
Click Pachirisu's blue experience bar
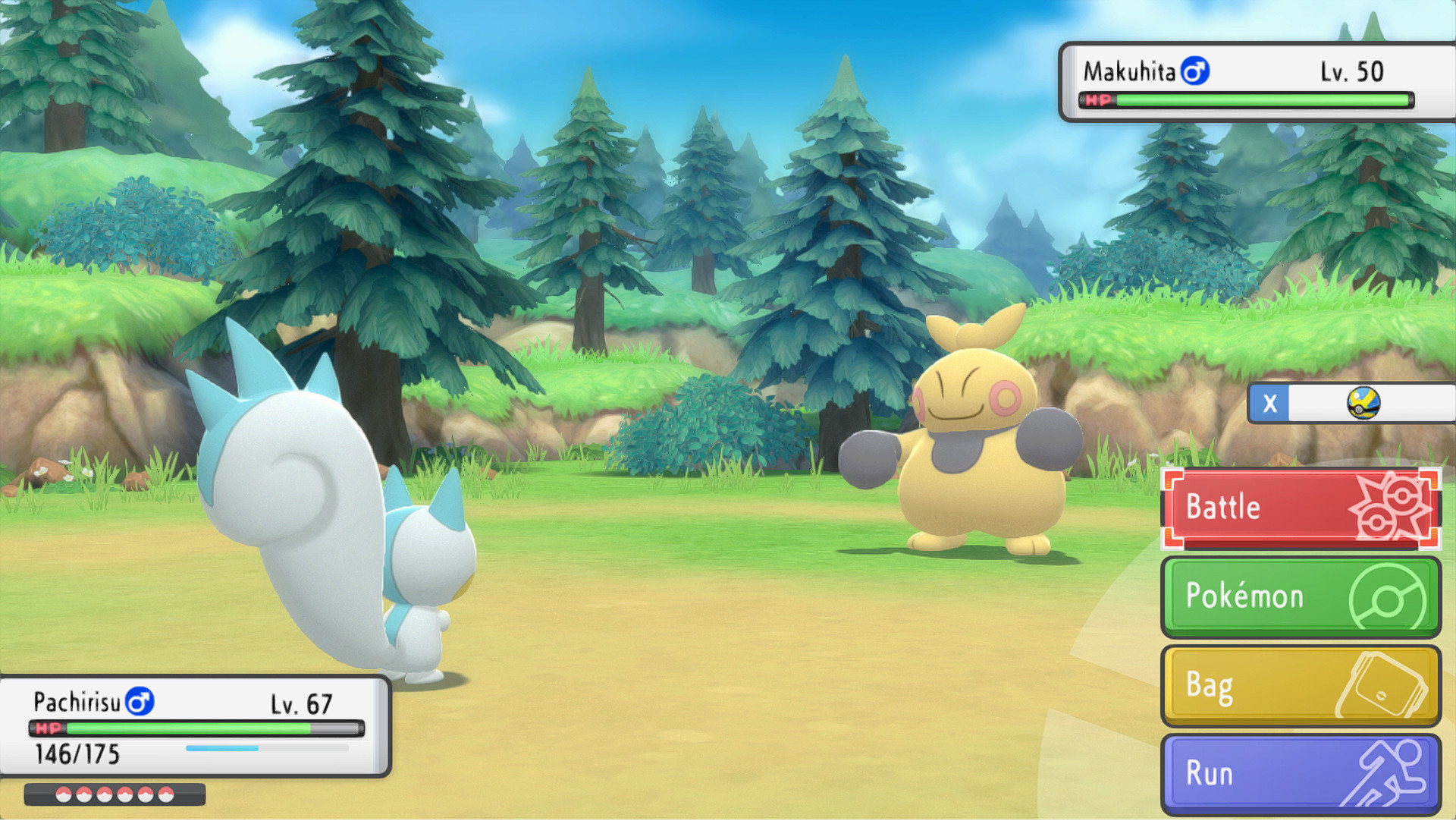[220, 747]
